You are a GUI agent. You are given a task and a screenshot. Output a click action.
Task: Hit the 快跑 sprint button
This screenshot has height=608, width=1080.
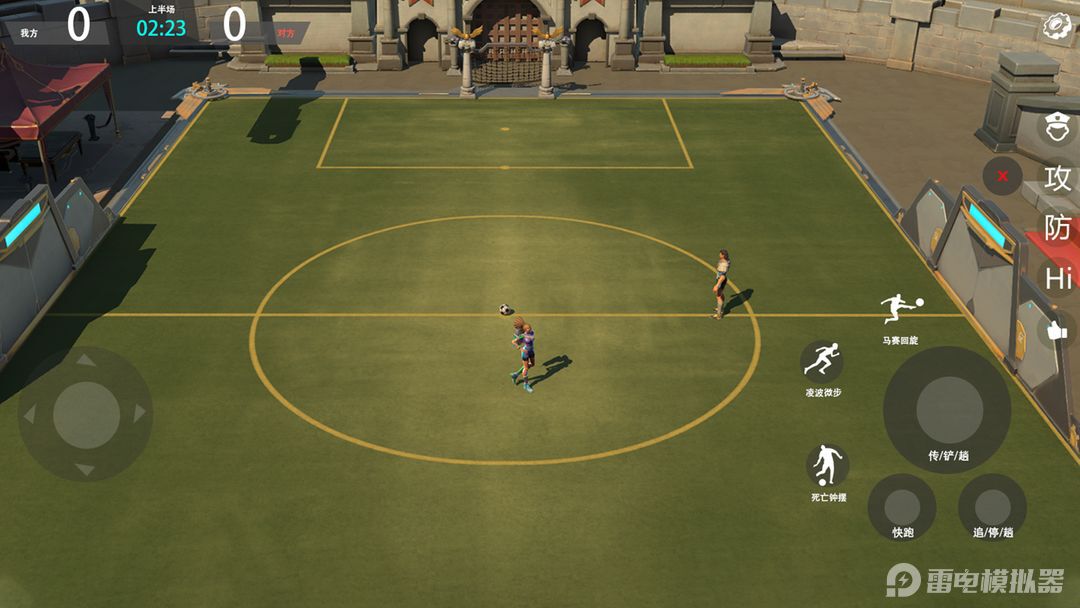[x=902, y=507]
